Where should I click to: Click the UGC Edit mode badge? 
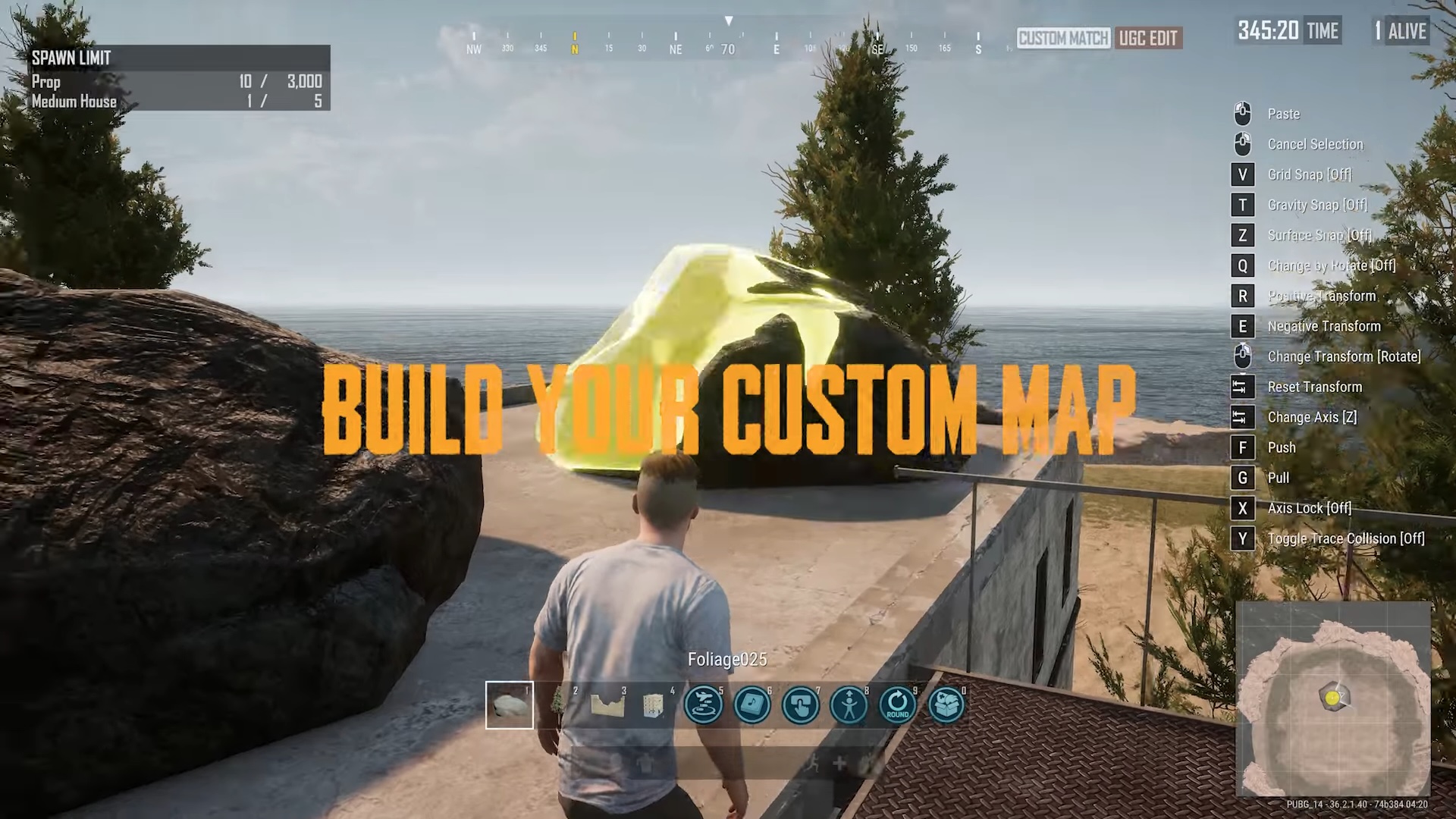point(1148,38)
